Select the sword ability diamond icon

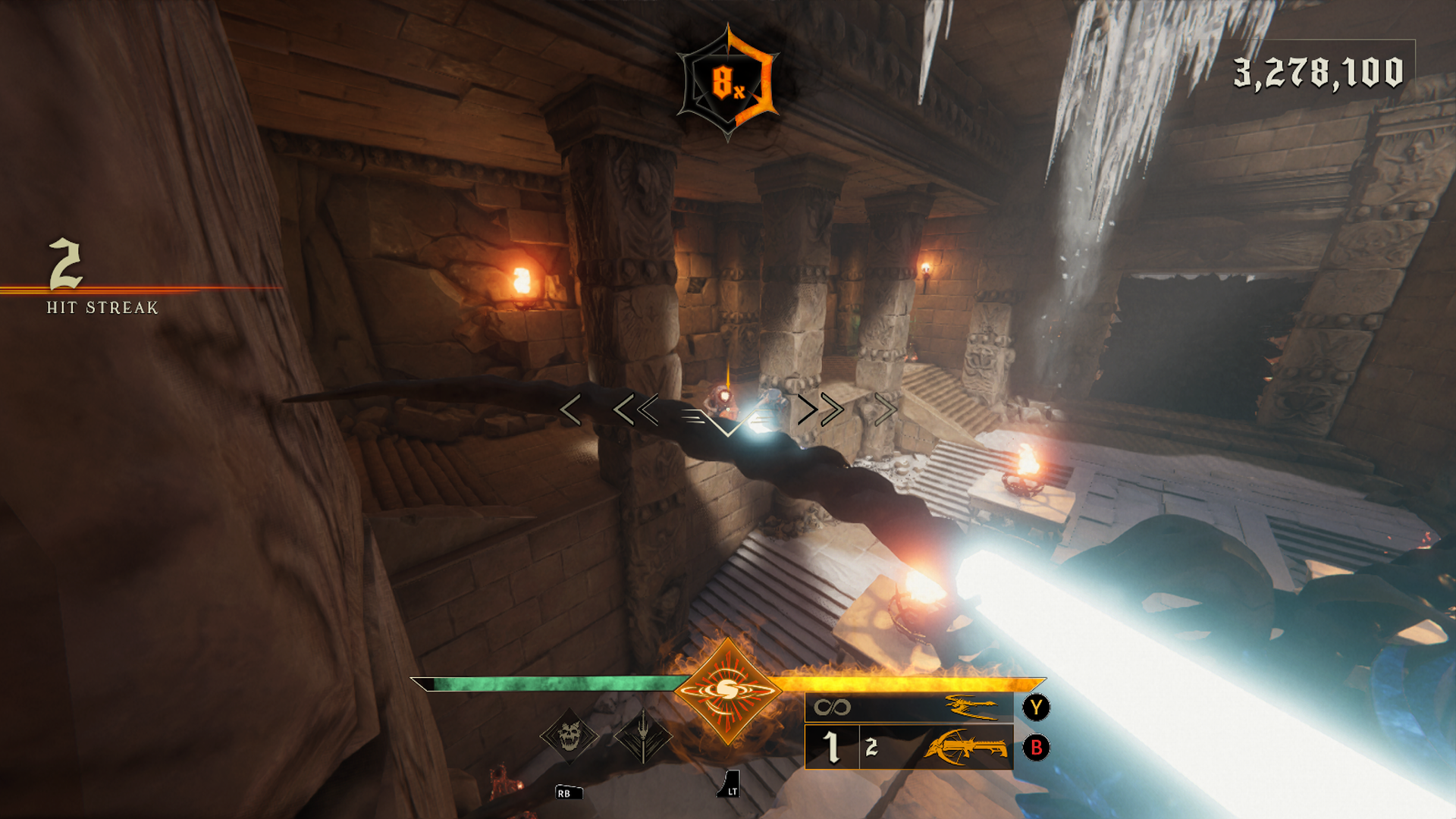(643, 736)
